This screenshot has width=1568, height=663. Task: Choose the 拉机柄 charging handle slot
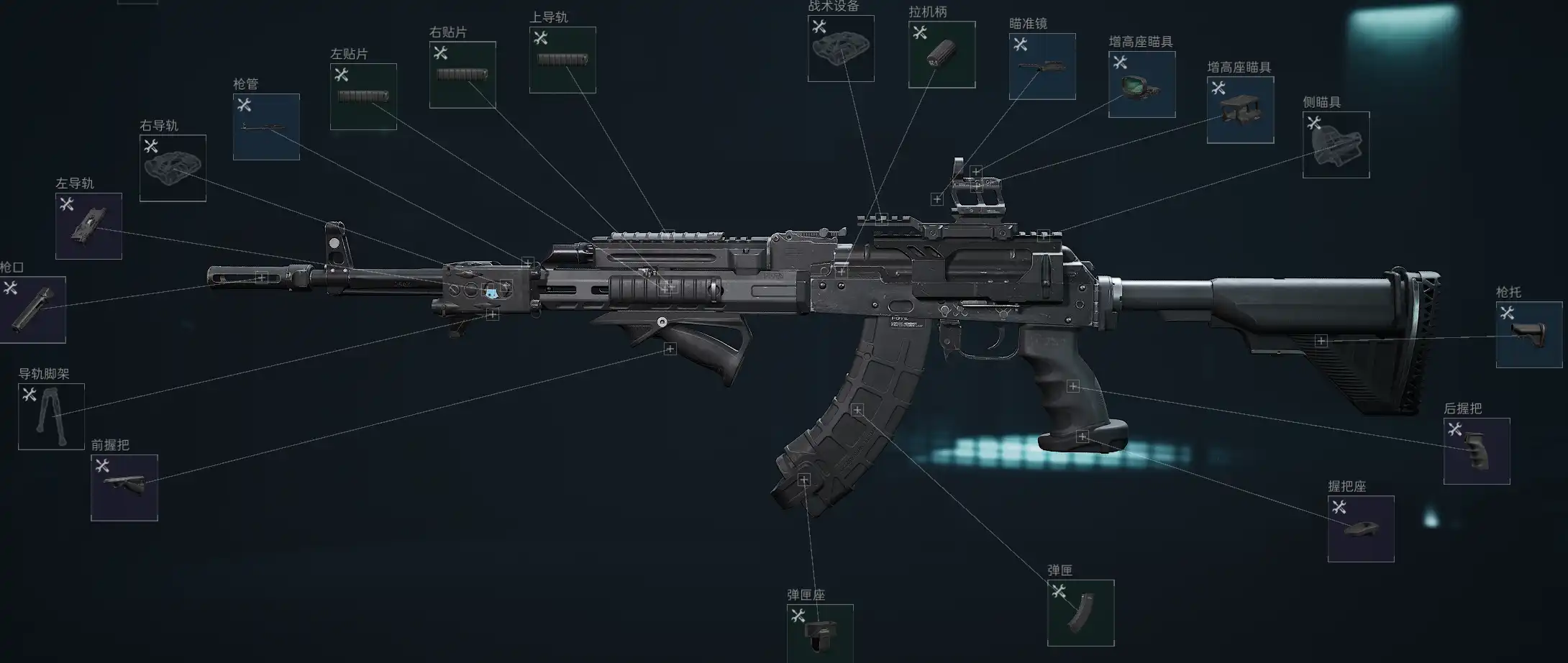click(942, 55)
